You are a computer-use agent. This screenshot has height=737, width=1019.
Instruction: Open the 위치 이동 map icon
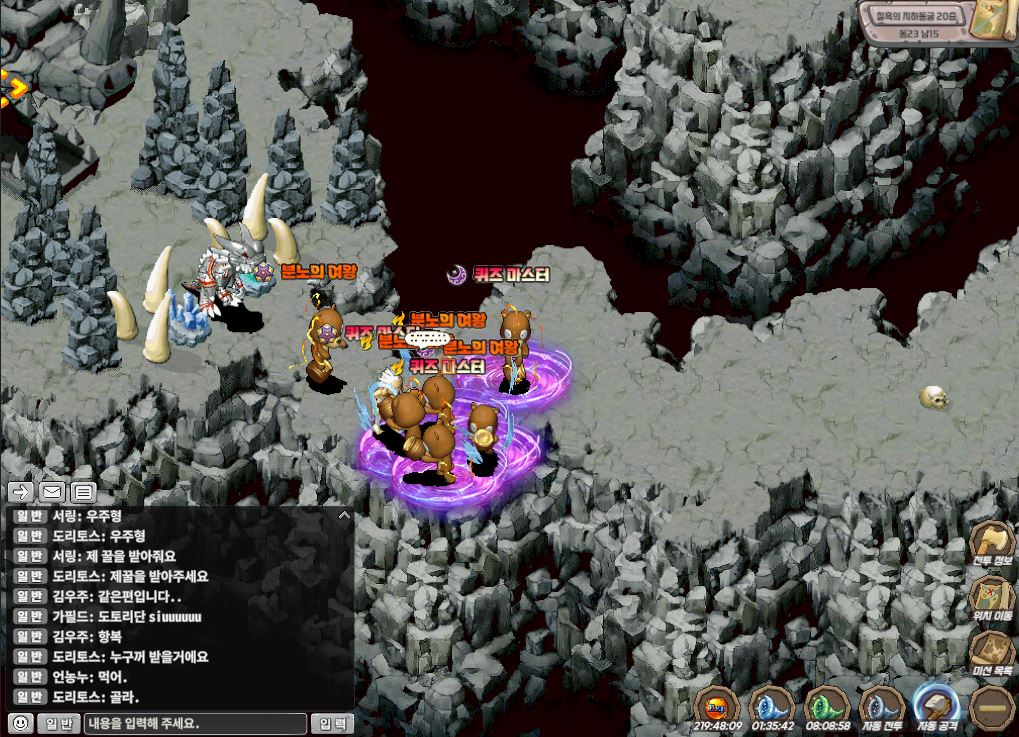pos(991,596)
